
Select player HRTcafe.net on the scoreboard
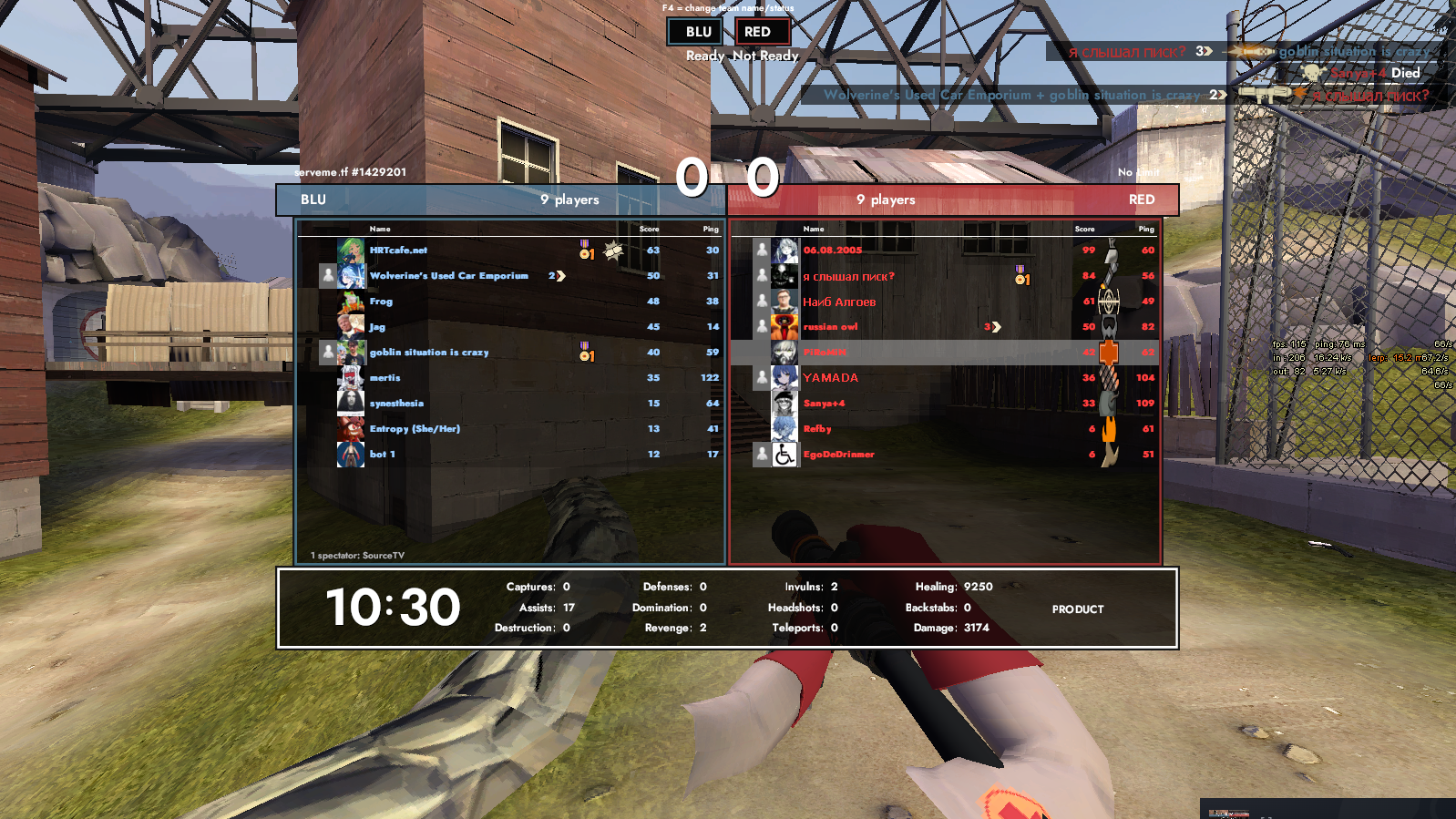coord(398,251)
